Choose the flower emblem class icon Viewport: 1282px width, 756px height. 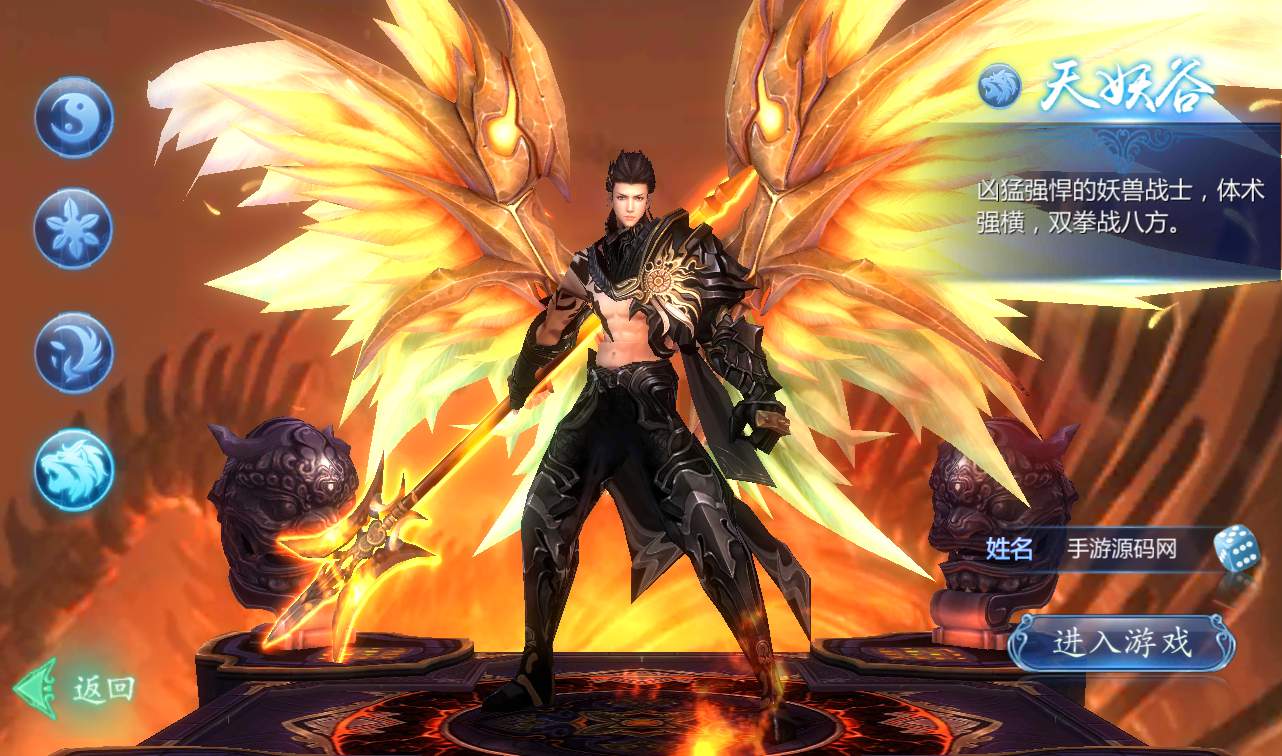tap(74, 228)
